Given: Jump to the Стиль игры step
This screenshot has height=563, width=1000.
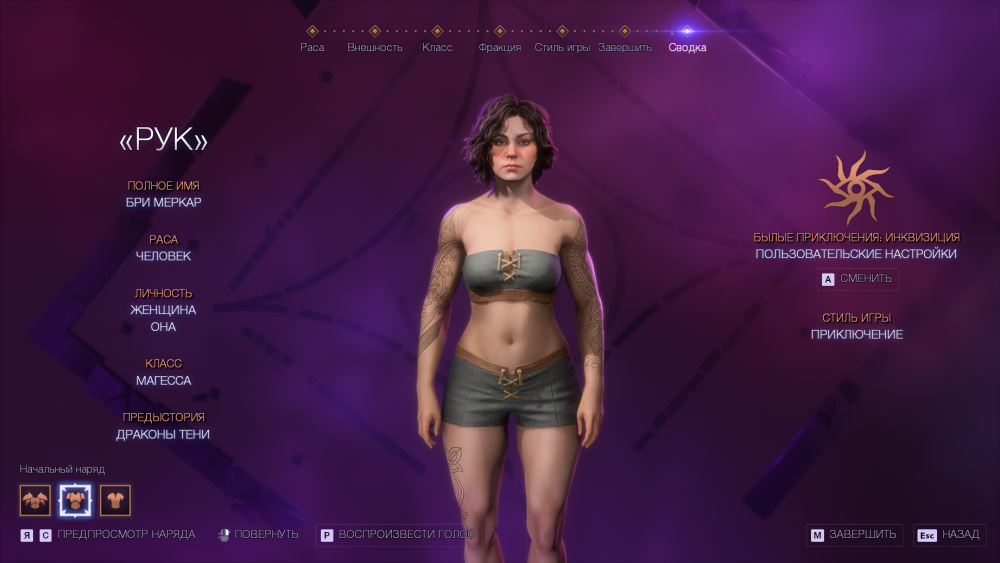Looking at the screenshot, I should [x=562, y=47].
